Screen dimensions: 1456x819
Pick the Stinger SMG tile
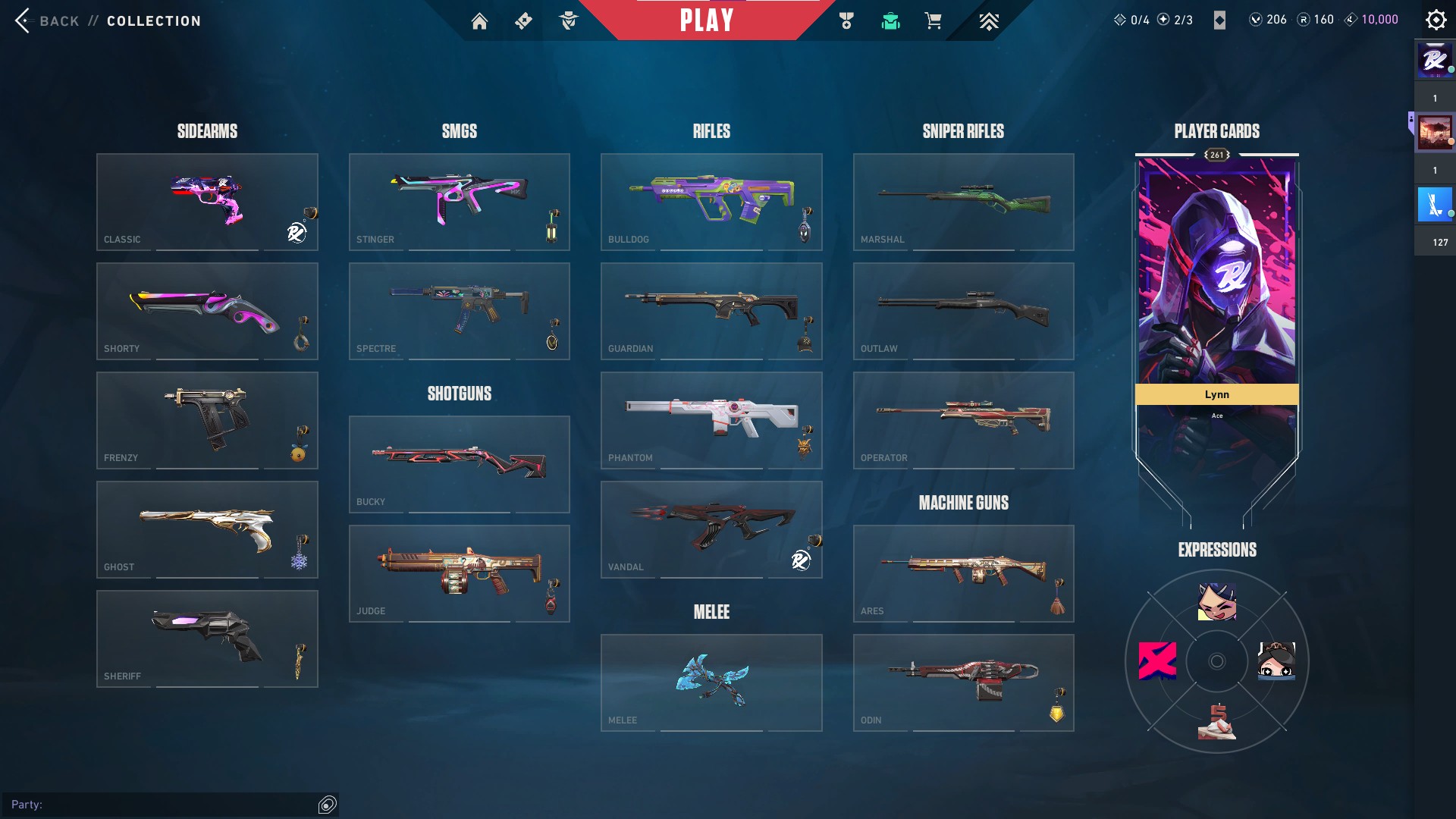tap(459, 202)
